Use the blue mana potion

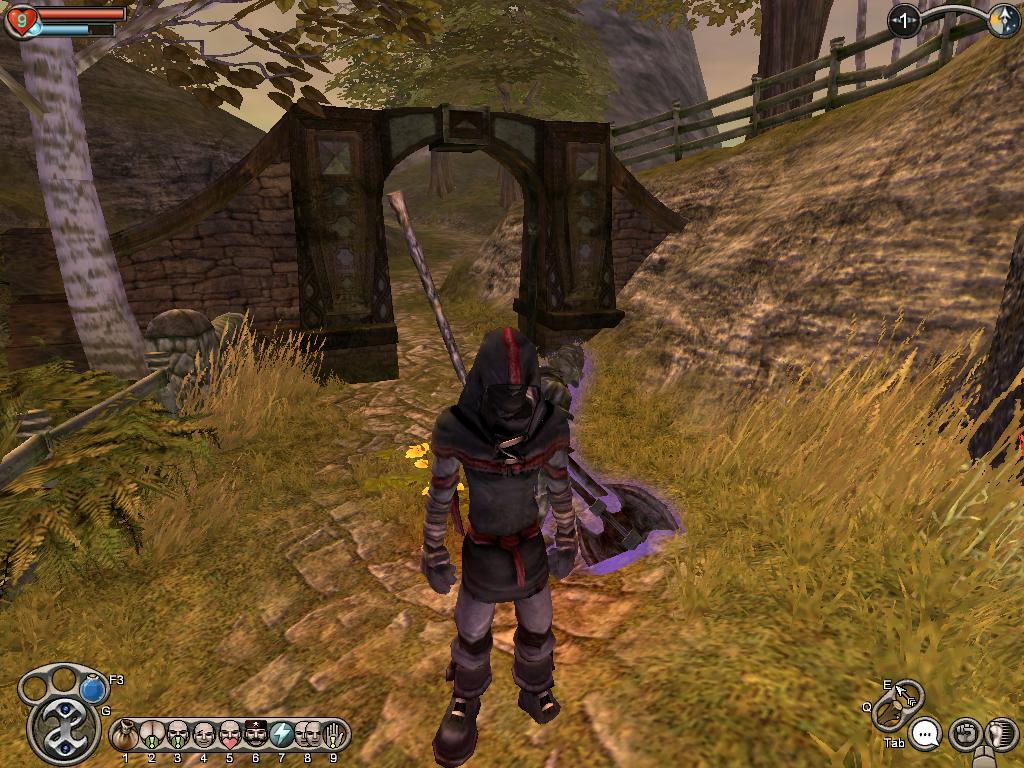(x=93, y=690)
